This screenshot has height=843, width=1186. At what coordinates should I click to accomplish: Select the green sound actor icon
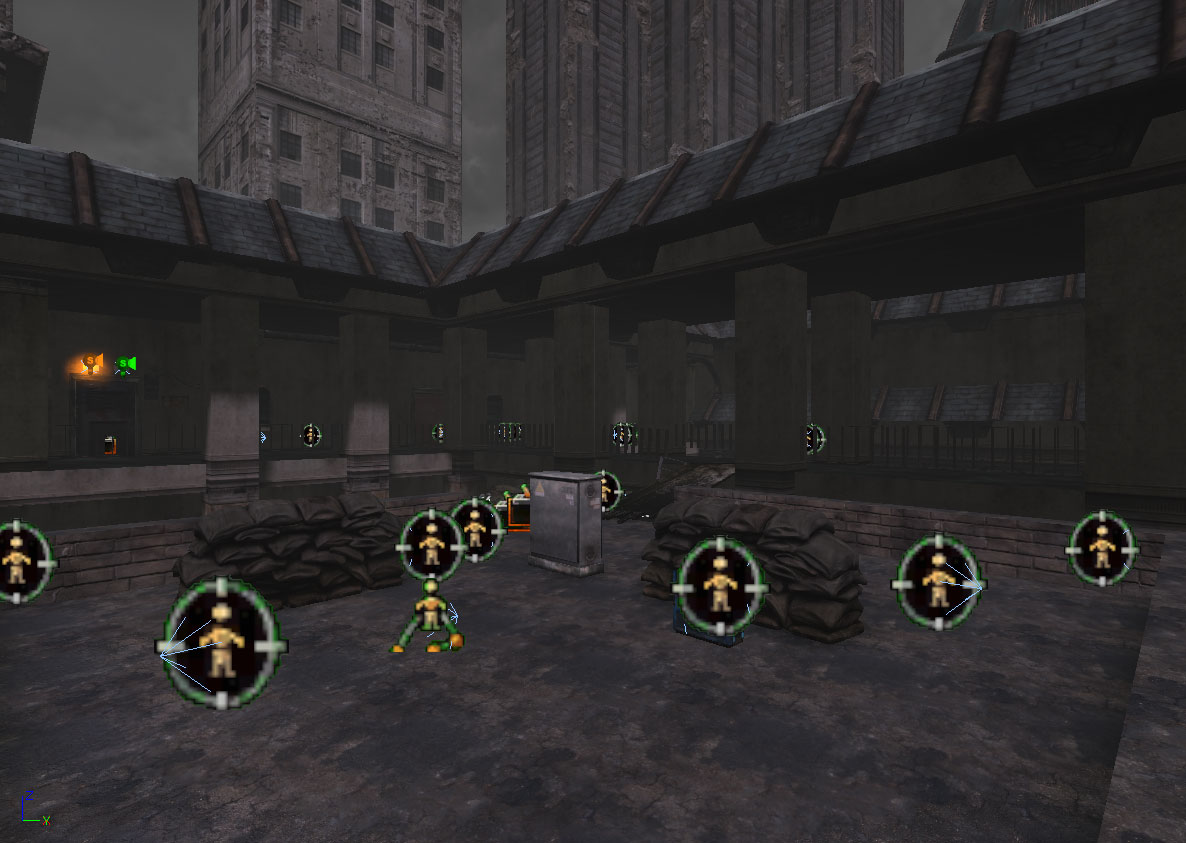125,365
